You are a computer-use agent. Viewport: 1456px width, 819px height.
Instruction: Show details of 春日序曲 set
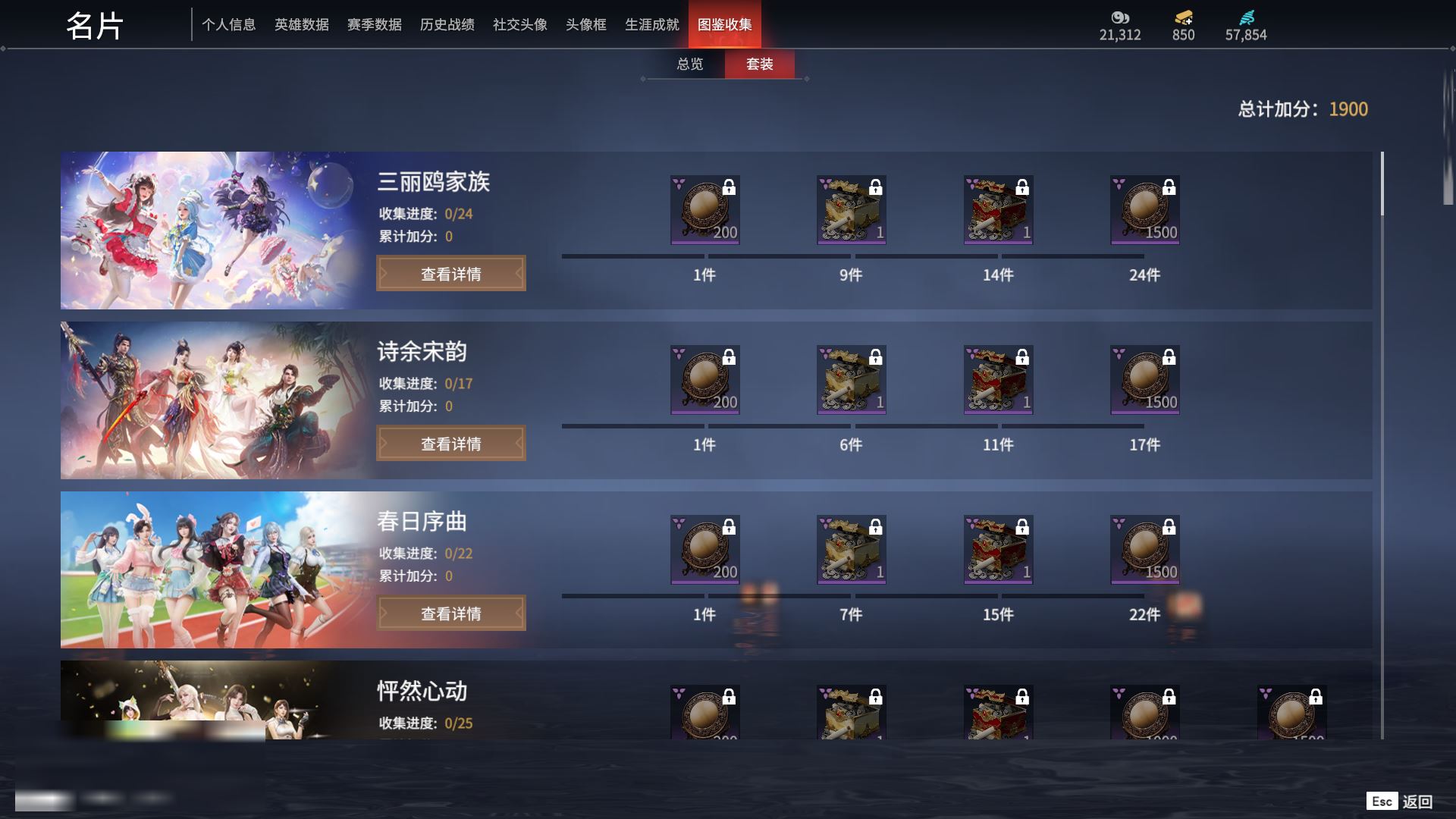click(x=450, y=613)
